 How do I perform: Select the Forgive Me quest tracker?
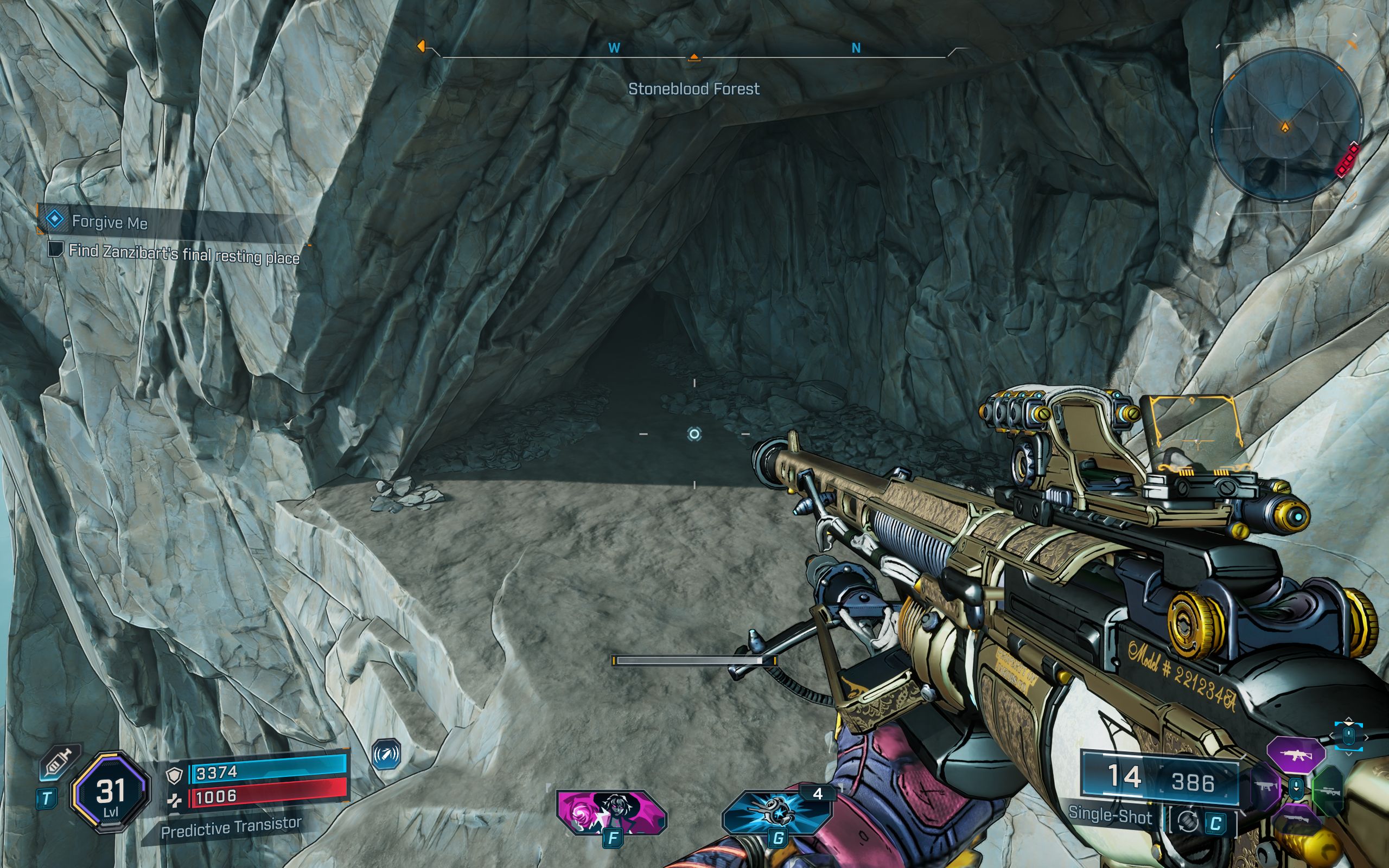click(109, 221)
